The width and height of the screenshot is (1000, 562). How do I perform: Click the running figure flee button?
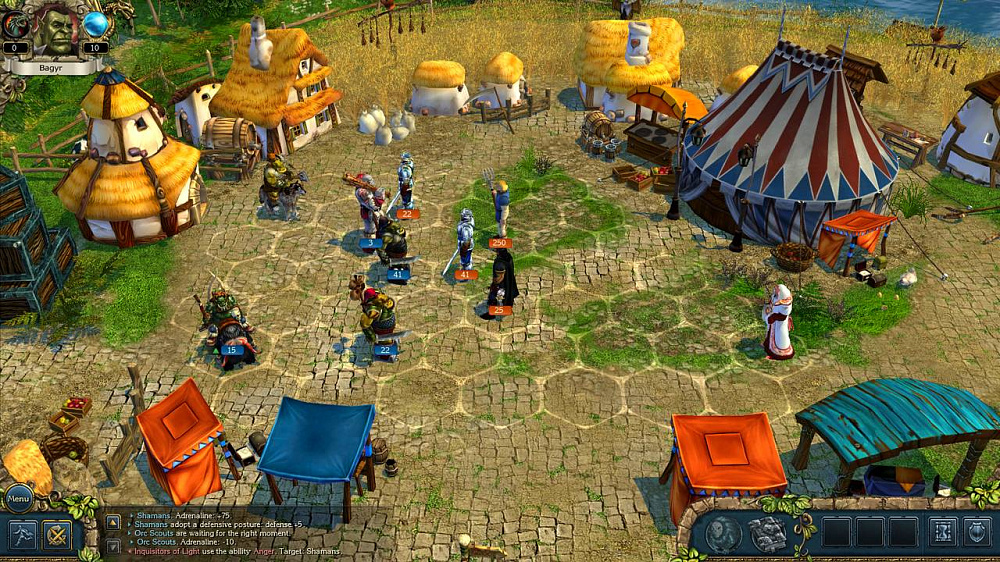point(25,534)
